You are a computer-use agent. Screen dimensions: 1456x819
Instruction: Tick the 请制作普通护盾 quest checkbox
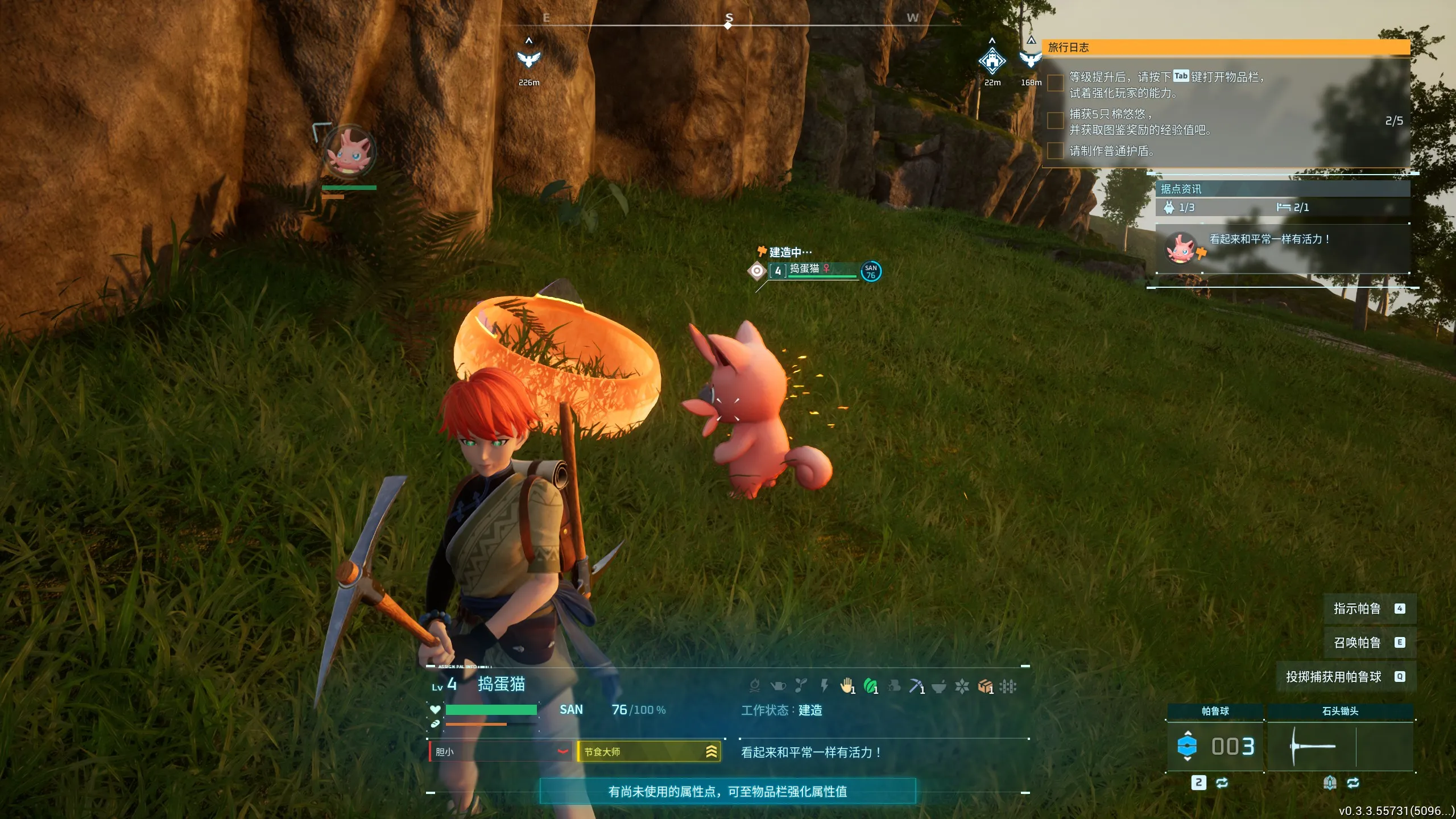(1056, 151)
